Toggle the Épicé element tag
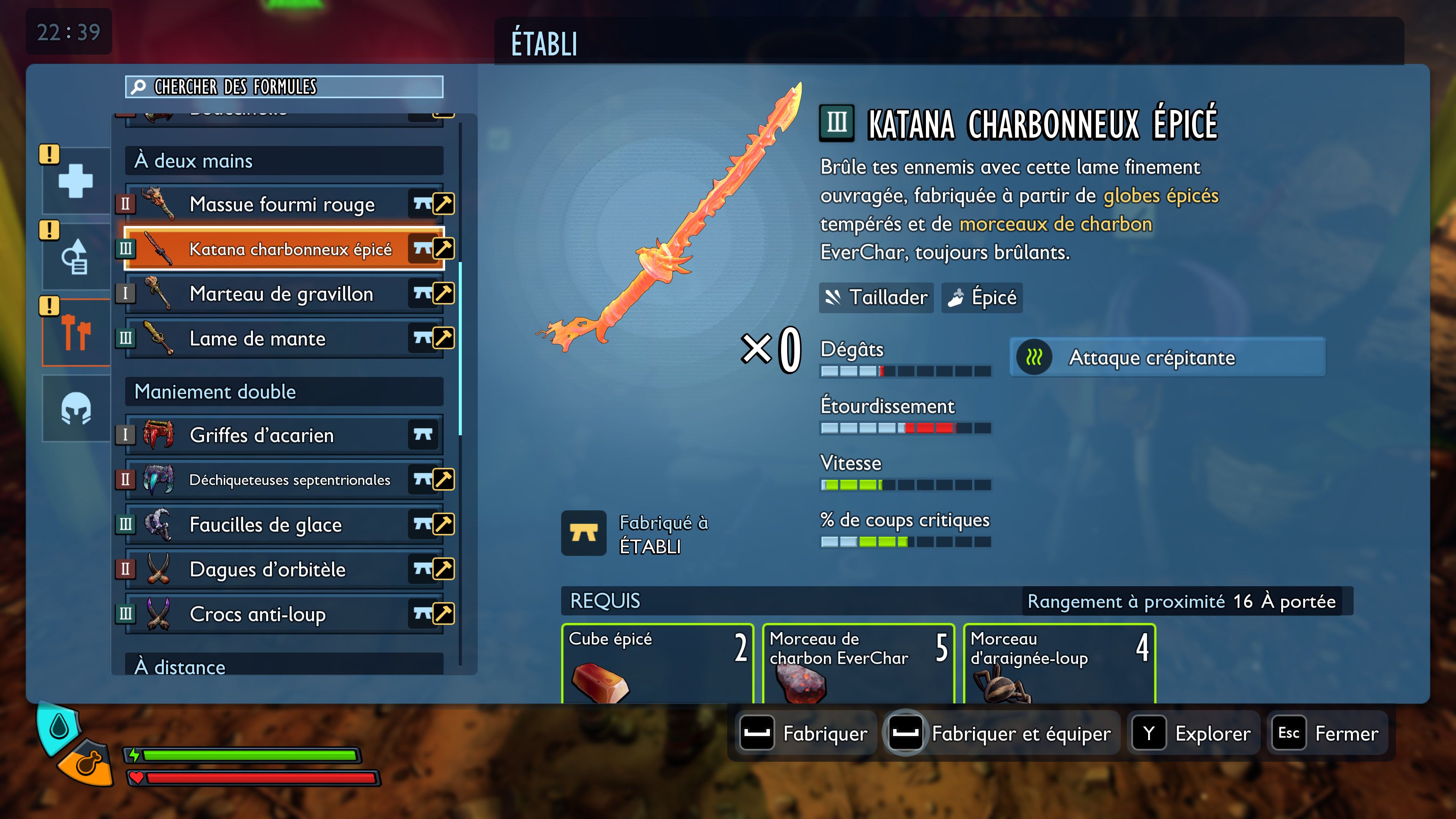This screenshot has width=1456, height=819. pos(981,298)
